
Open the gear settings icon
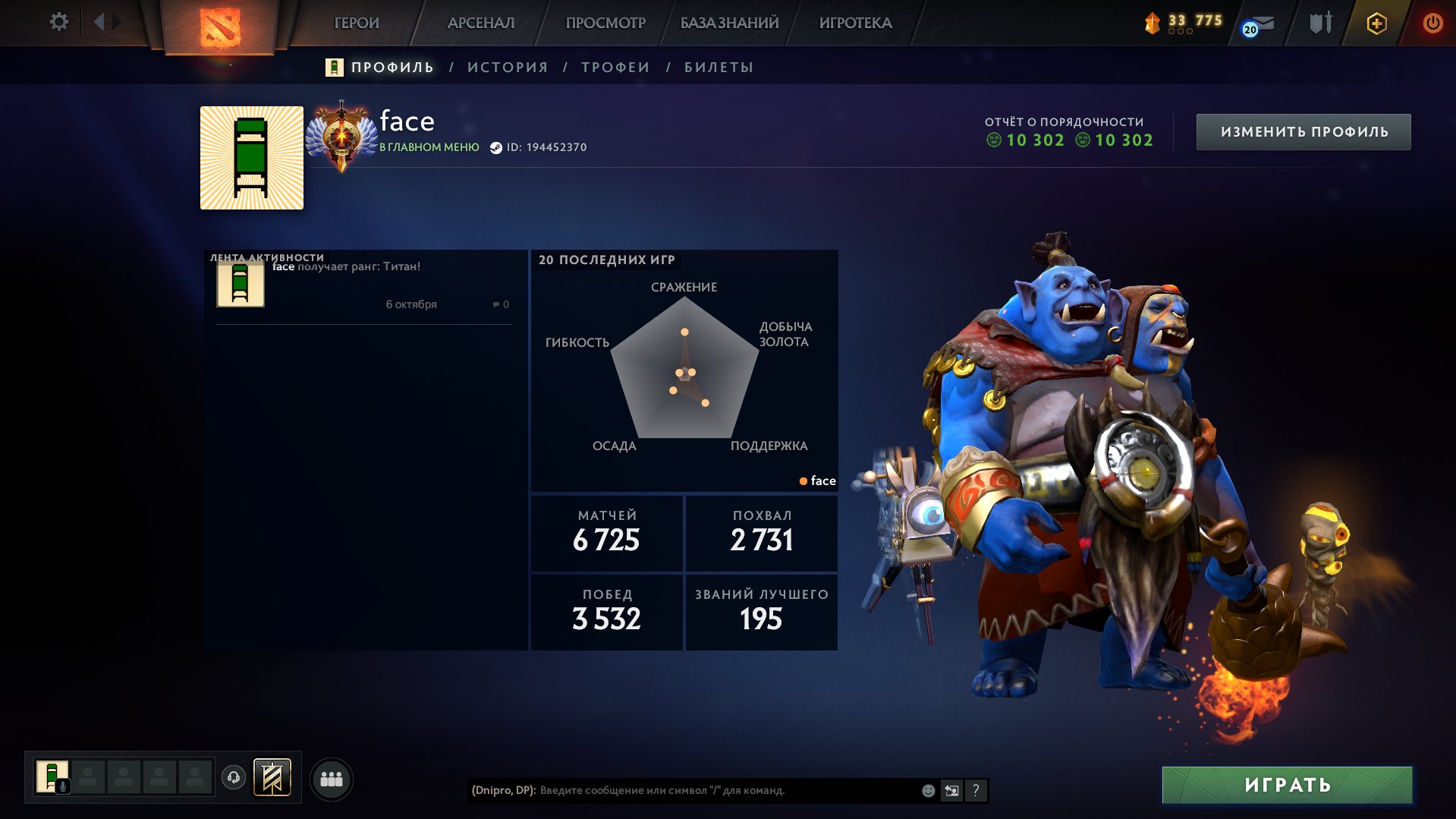point(58,22)
